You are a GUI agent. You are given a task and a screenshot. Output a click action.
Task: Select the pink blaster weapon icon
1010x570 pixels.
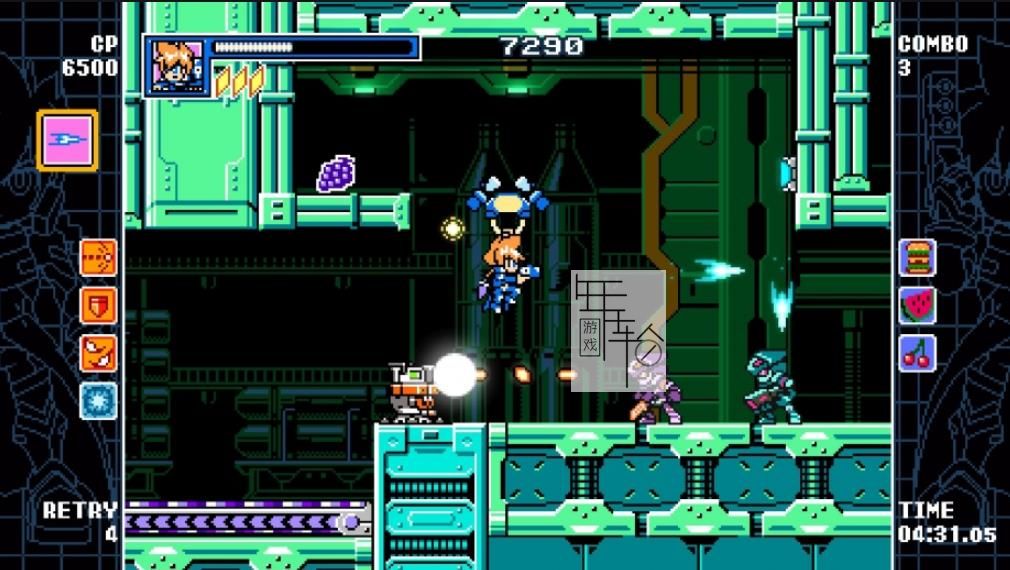coord(67,140)
